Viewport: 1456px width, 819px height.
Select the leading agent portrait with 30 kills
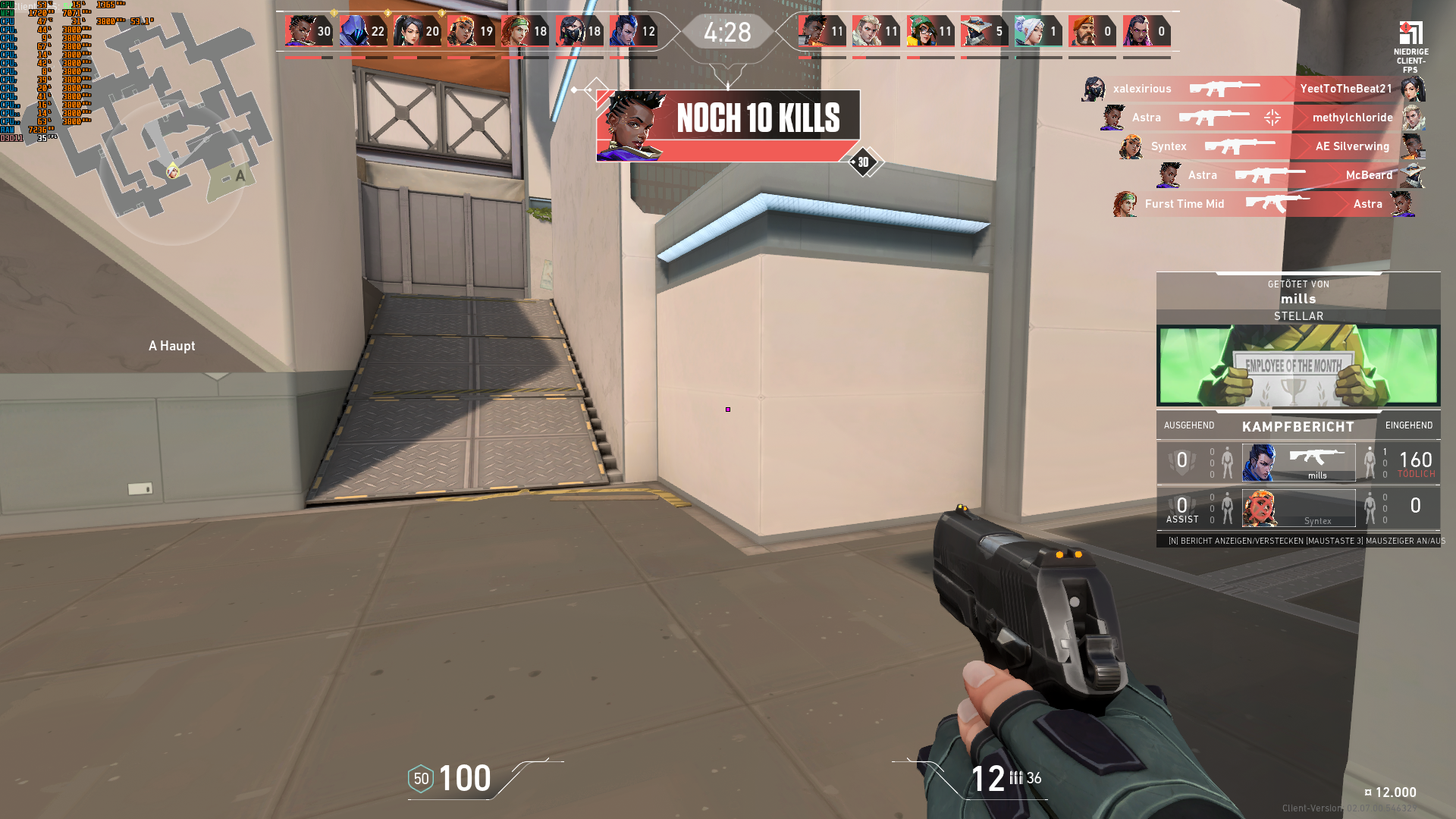302,32
